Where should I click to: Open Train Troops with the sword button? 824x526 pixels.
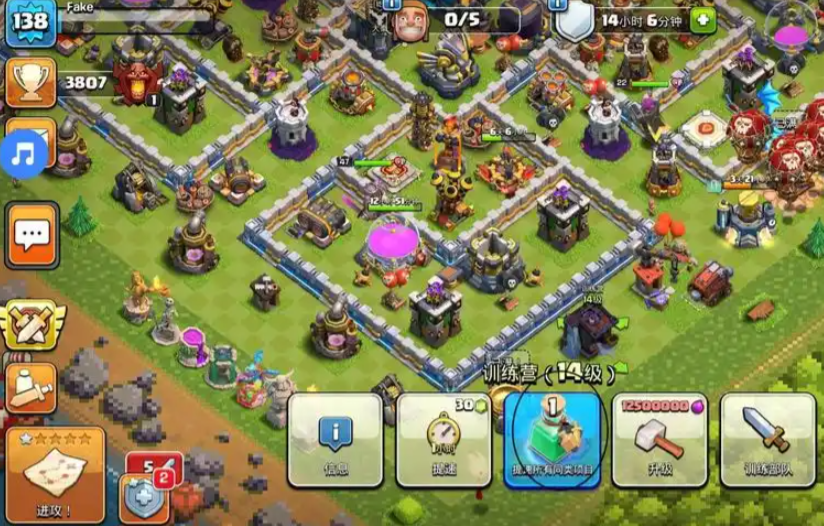767,439
